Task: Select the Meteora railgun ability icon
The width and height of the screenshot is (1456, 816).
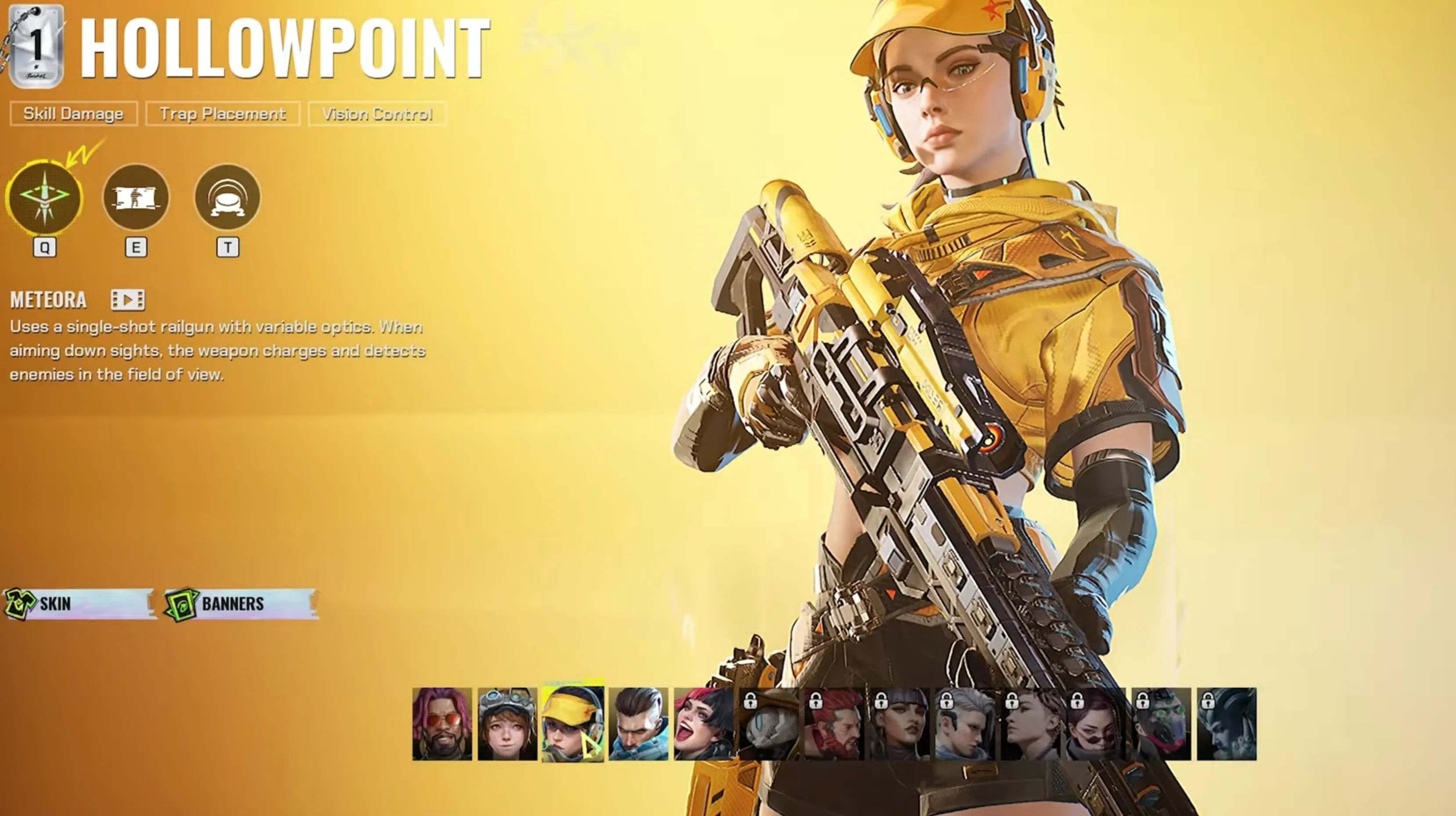Action: click(x=44, y=197)
